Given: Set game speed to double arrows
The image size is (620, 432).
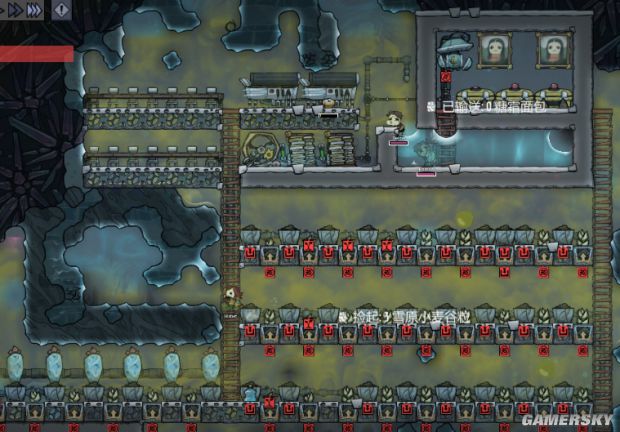Looking at the screenshot, I should tap(13, 9).
